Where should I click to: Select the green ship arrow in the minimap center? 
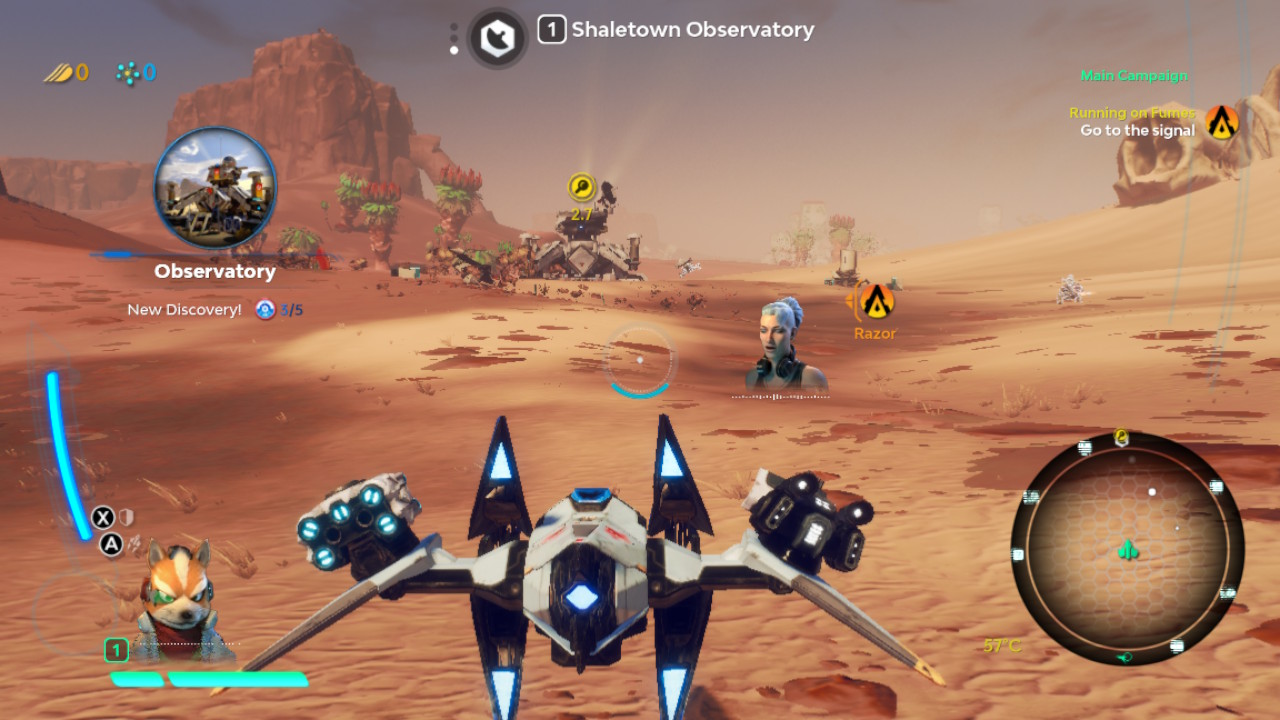1126,549
